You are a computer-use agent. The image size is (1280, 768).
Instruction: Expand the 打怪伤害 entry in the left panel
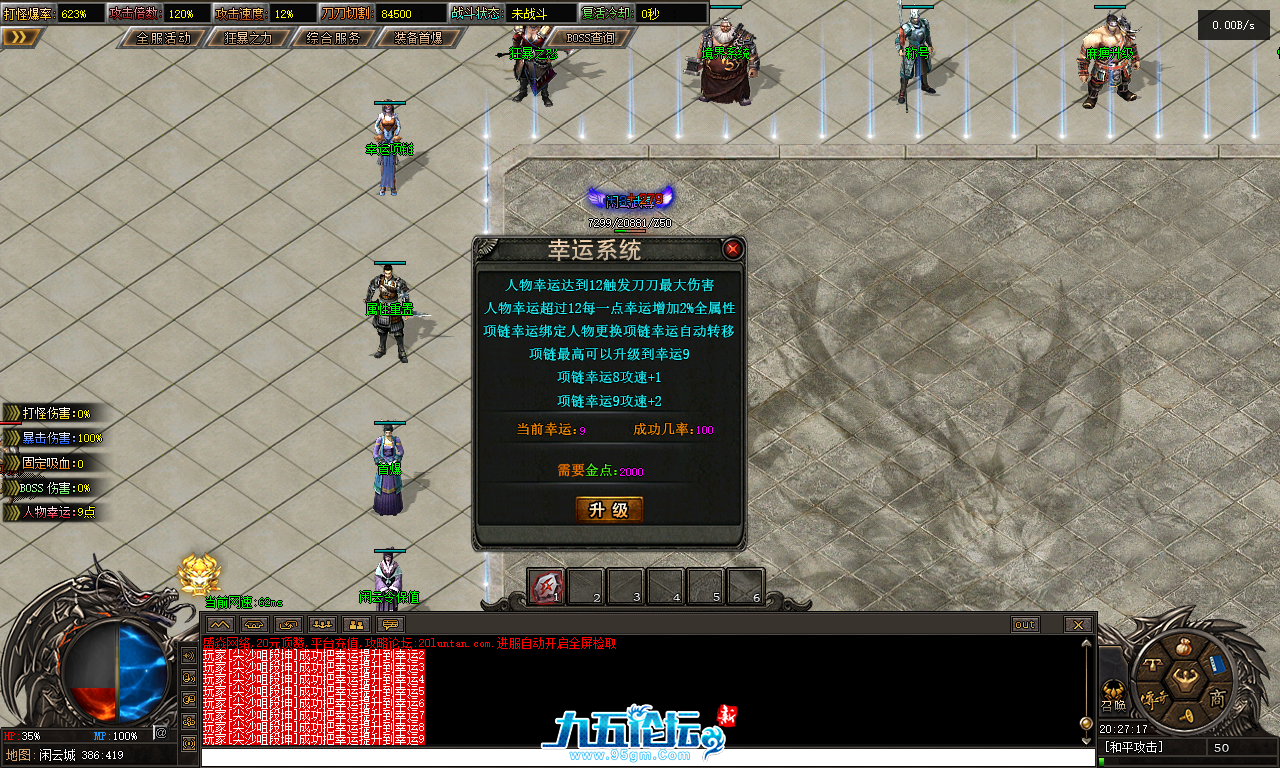10,411
